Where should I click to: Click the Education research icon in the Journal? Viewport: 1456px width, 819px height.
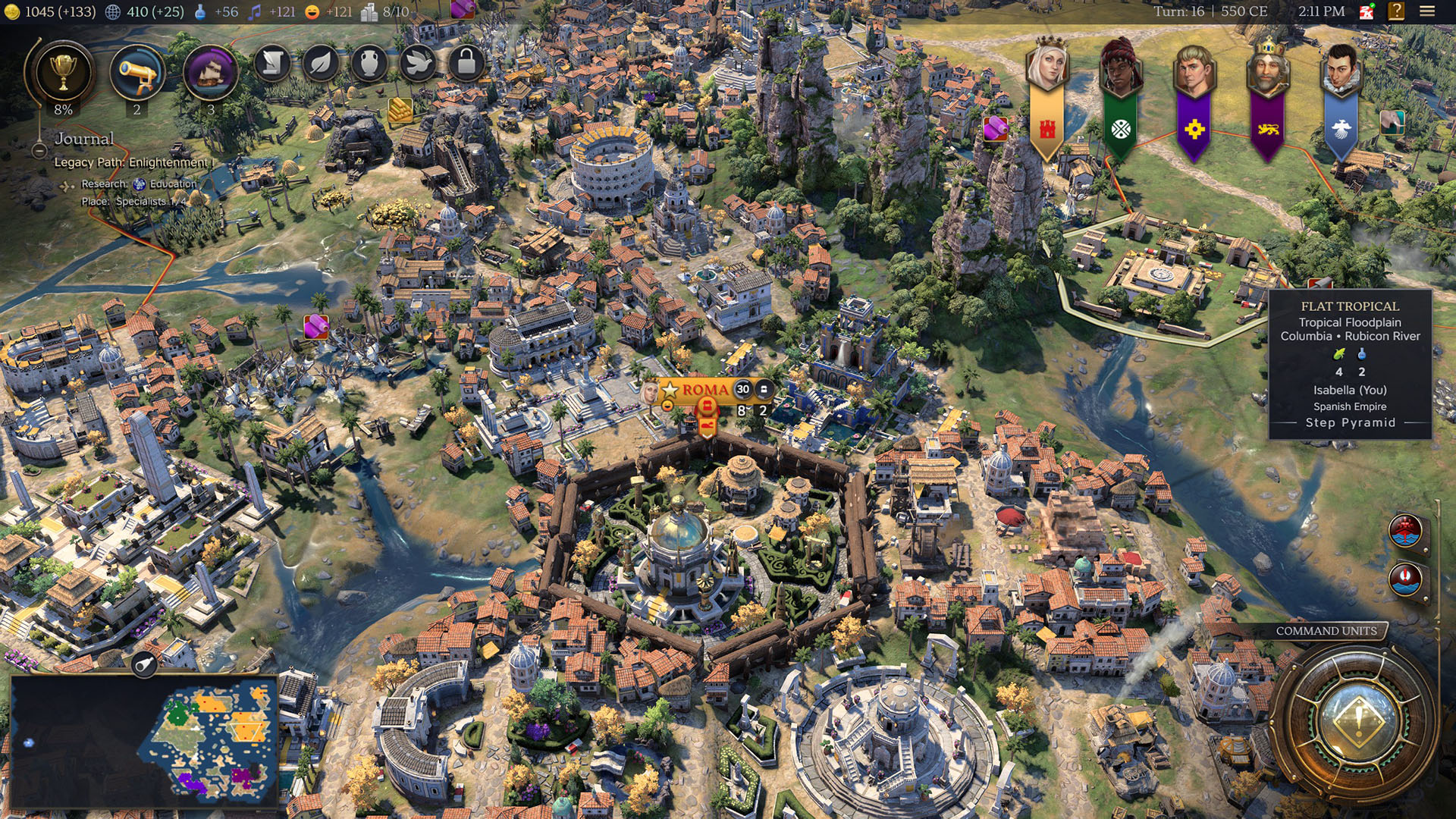pos(139,184)
